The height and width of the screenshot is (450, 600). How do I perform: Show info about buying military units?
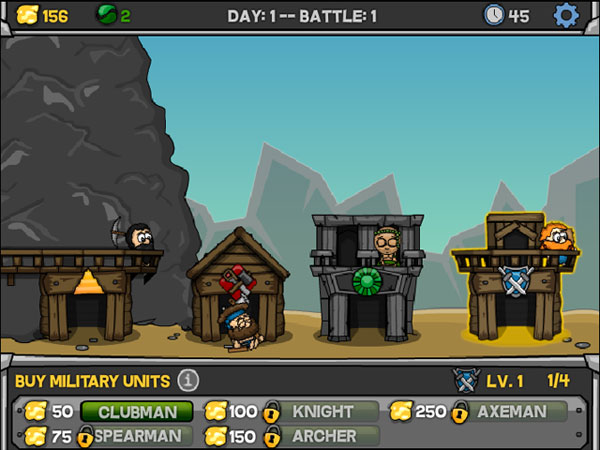pos(188,380)
